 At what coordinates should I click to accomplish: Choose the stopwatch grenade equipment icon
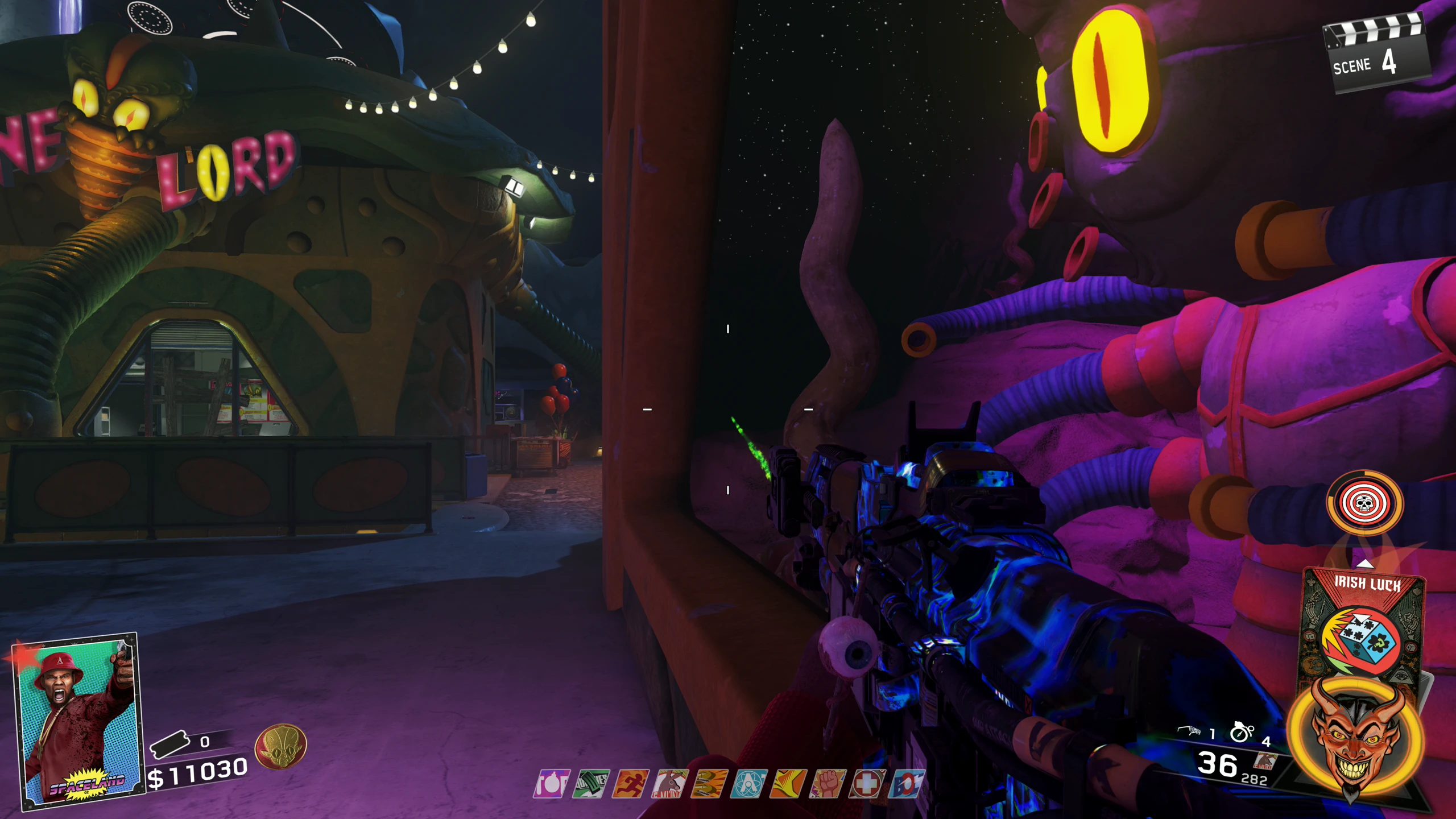coord(1241,732)
